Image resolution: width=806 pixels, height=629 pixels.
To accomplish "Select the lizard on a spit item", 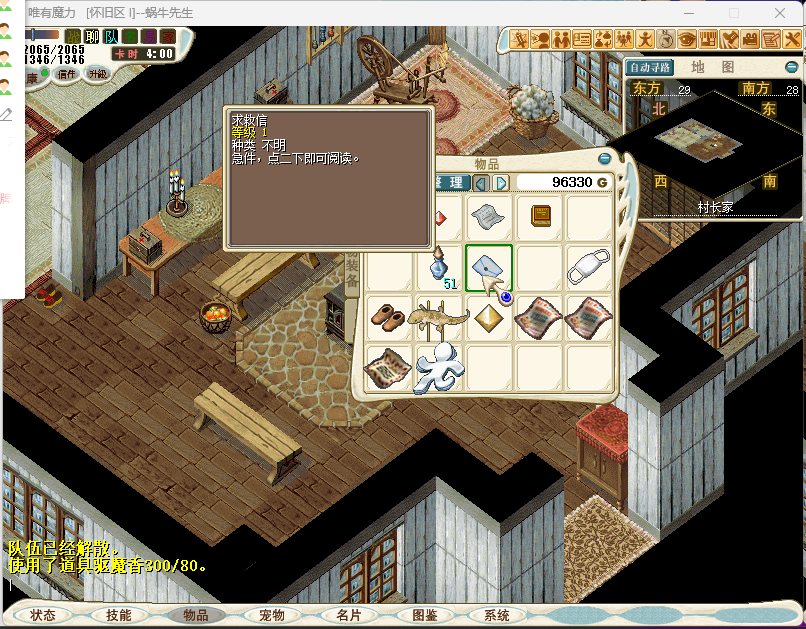I will tap(439, 318).
